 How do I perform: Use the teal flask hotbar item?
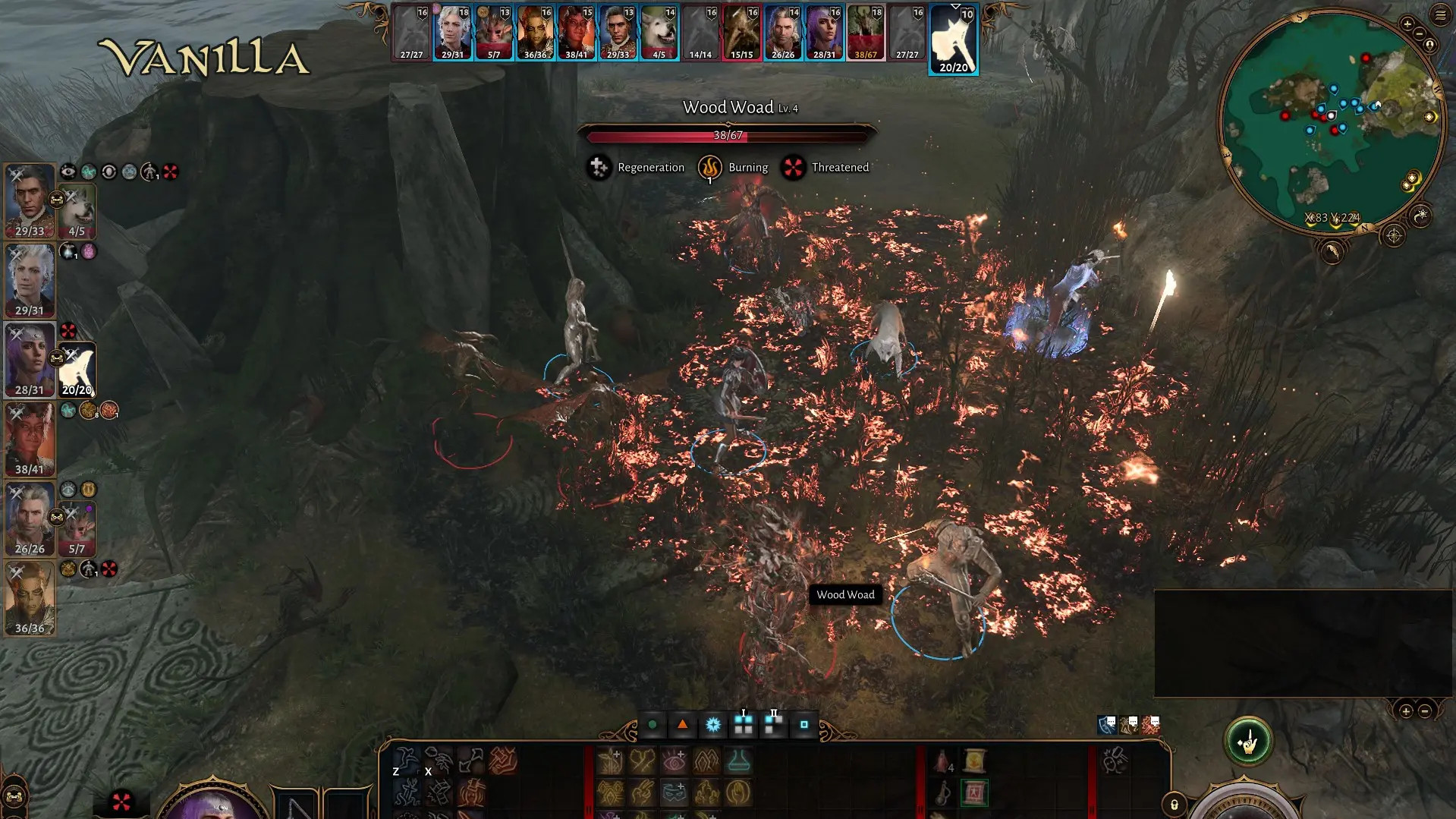point(738,761)
